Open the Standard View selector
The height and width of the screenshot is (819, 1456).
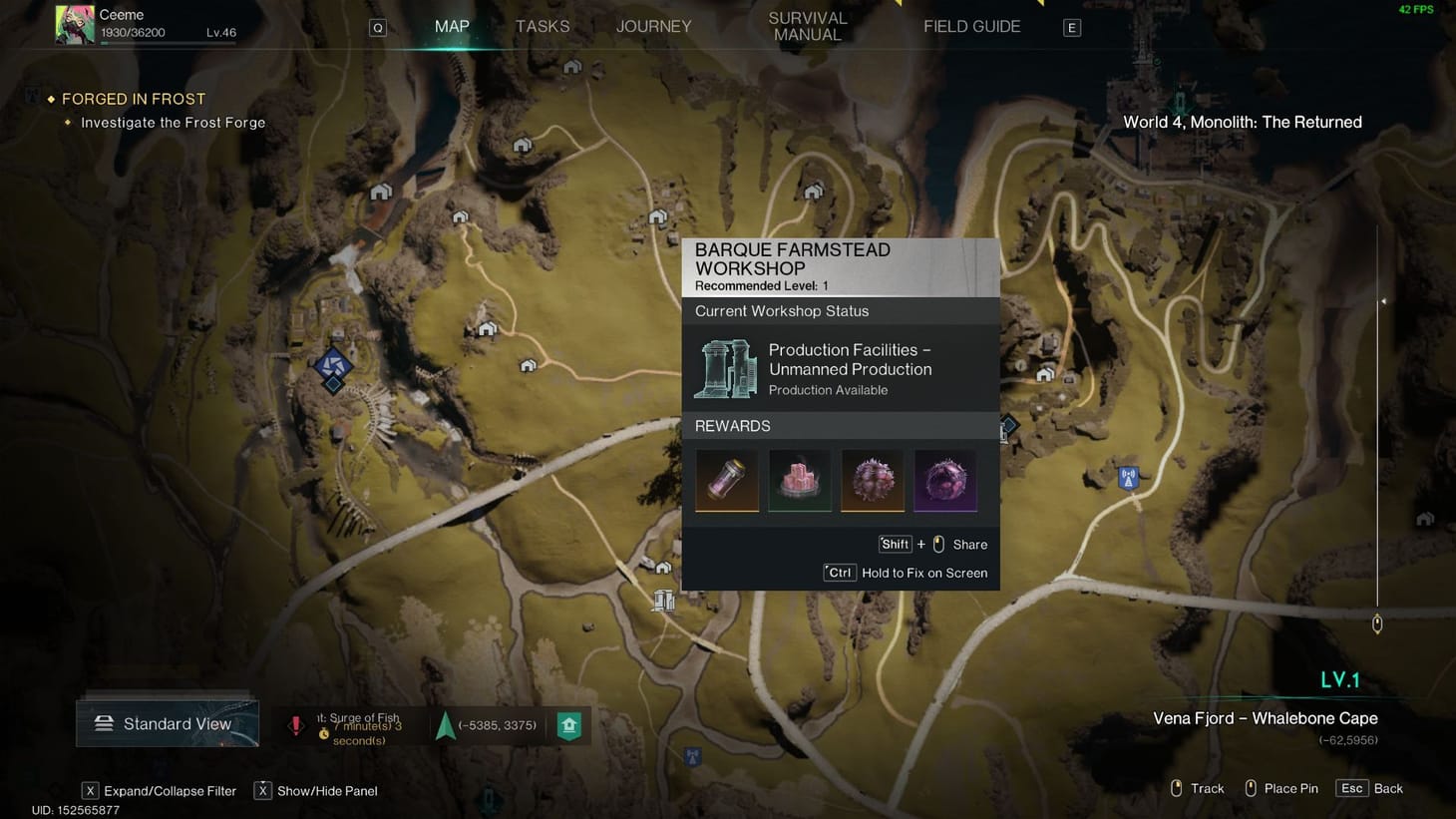(x=167, y=722)
